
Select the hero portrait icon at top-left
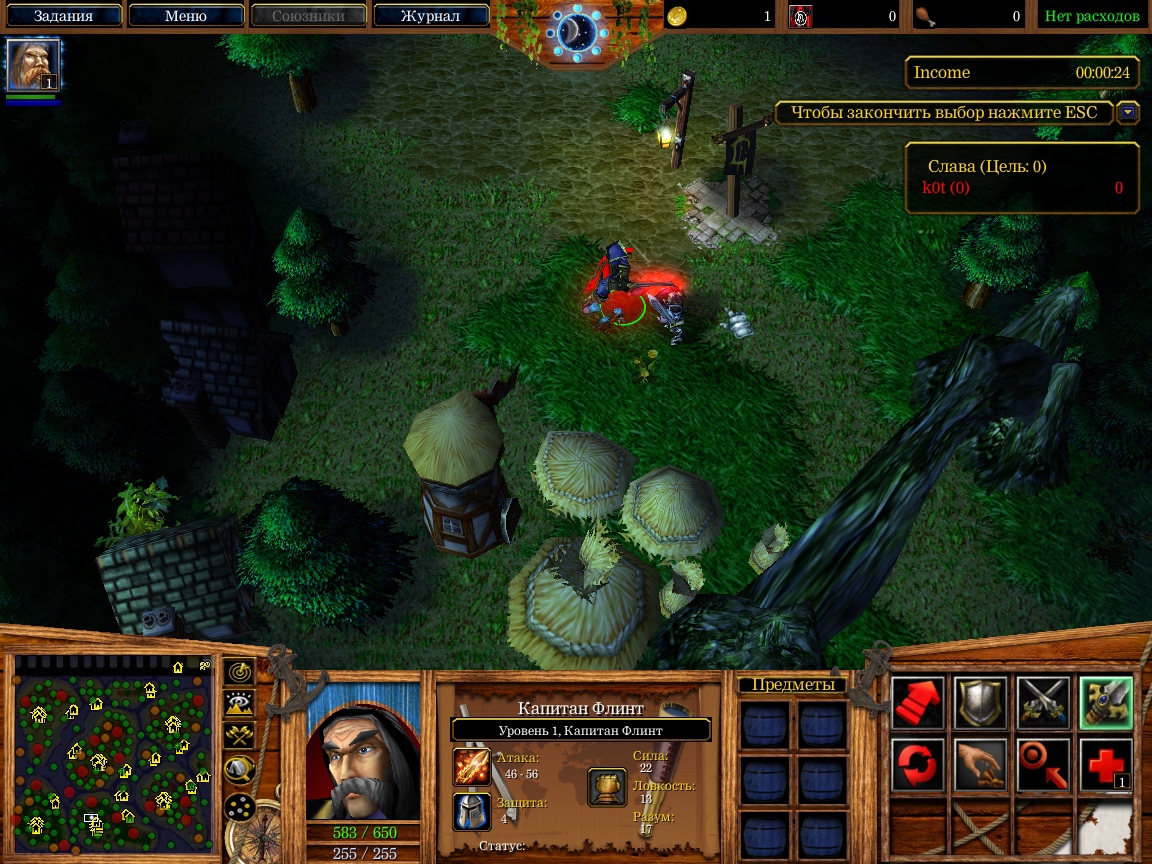tap(33, 65)
